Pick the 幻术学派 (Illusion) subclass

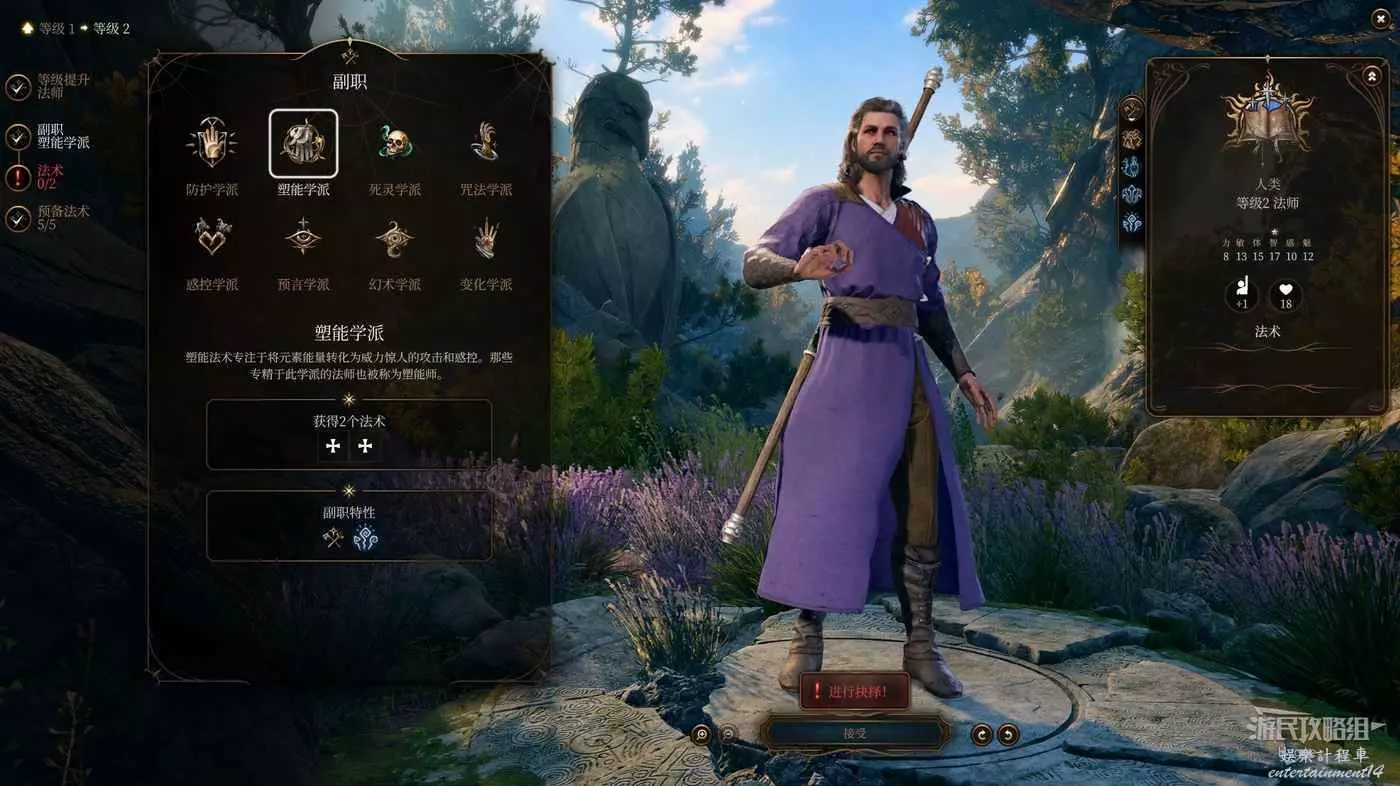point(395,239)
